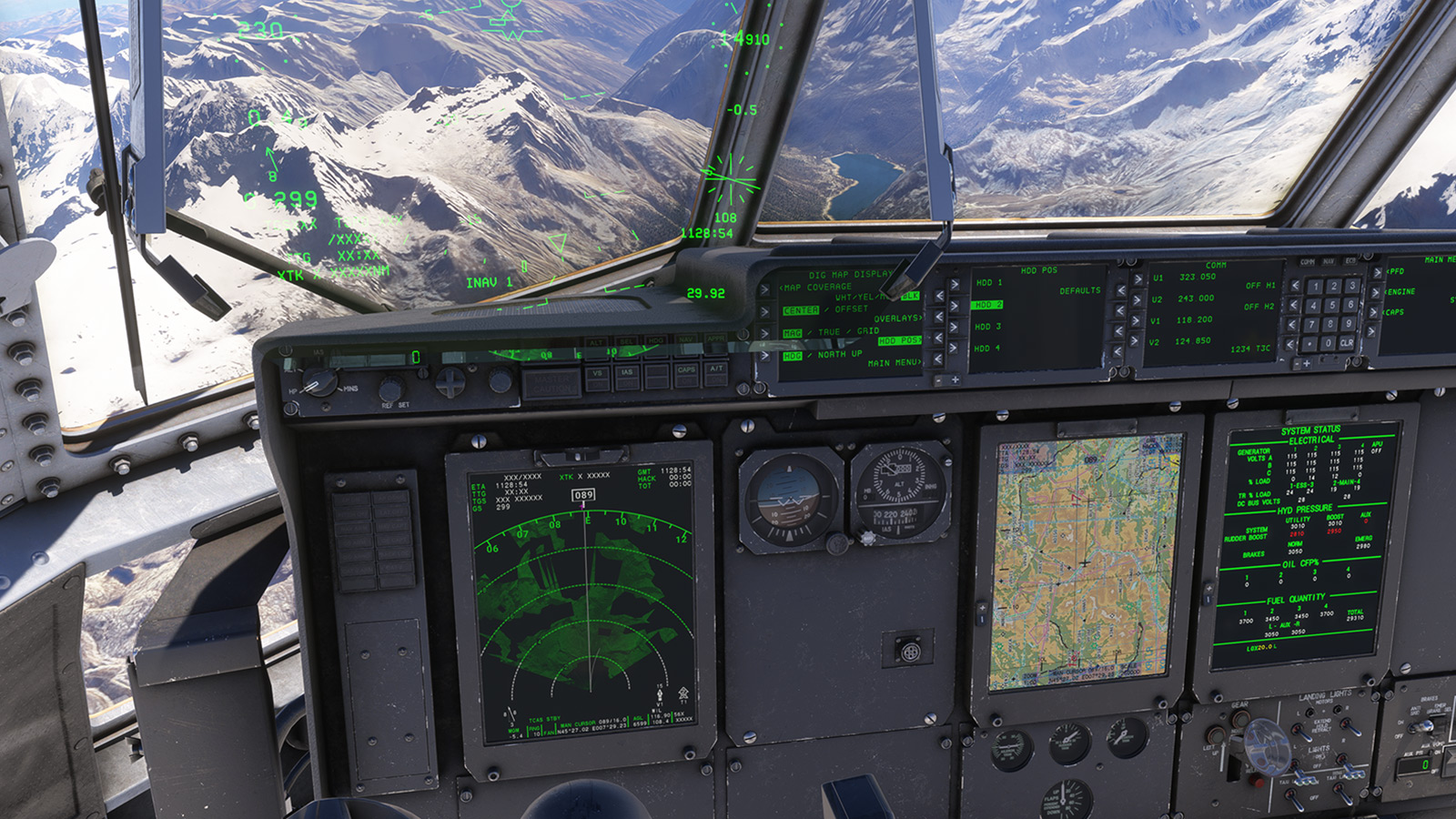Engage the VS autopilot mode button

[598, 376]
